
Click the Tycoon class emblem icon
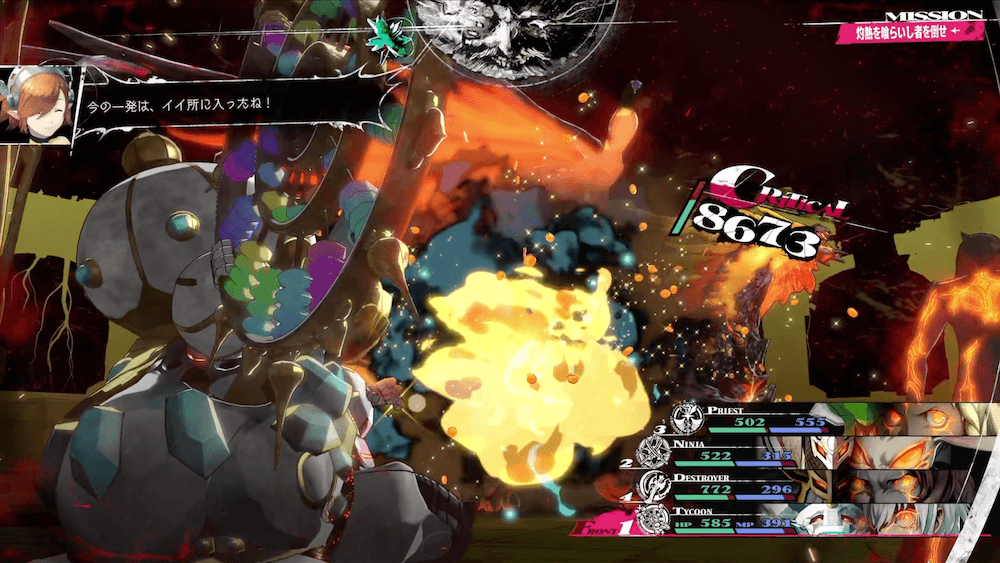653,520
